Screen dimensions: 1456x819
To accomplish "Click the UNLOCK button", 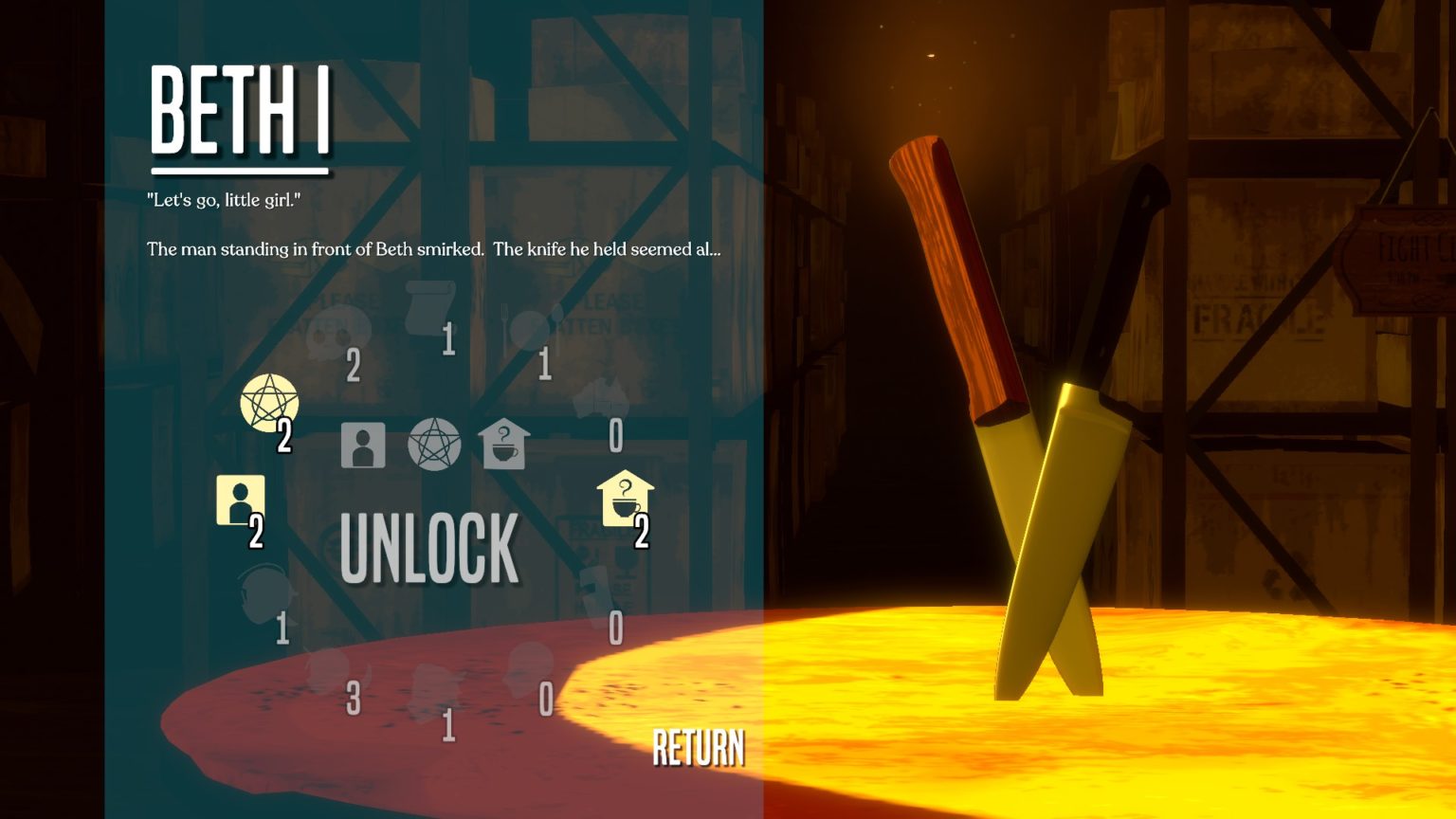I will (x=429, y=548).
